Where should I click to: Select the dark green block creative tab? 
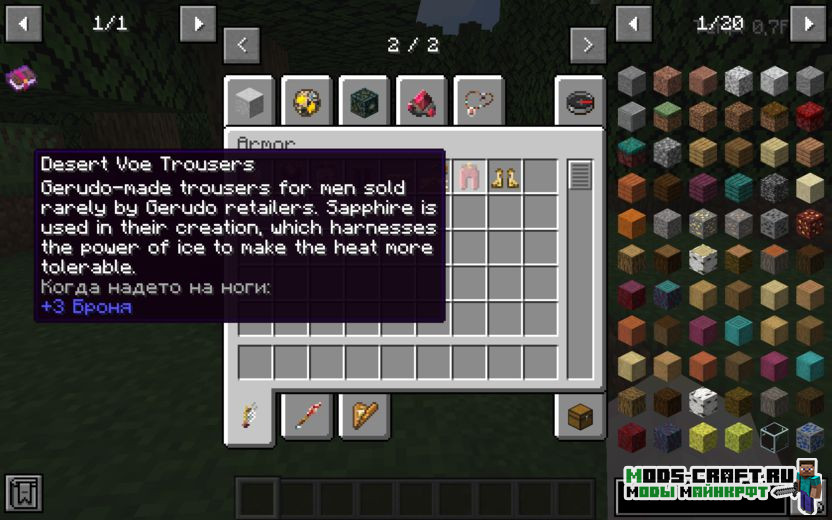(365, 101)
